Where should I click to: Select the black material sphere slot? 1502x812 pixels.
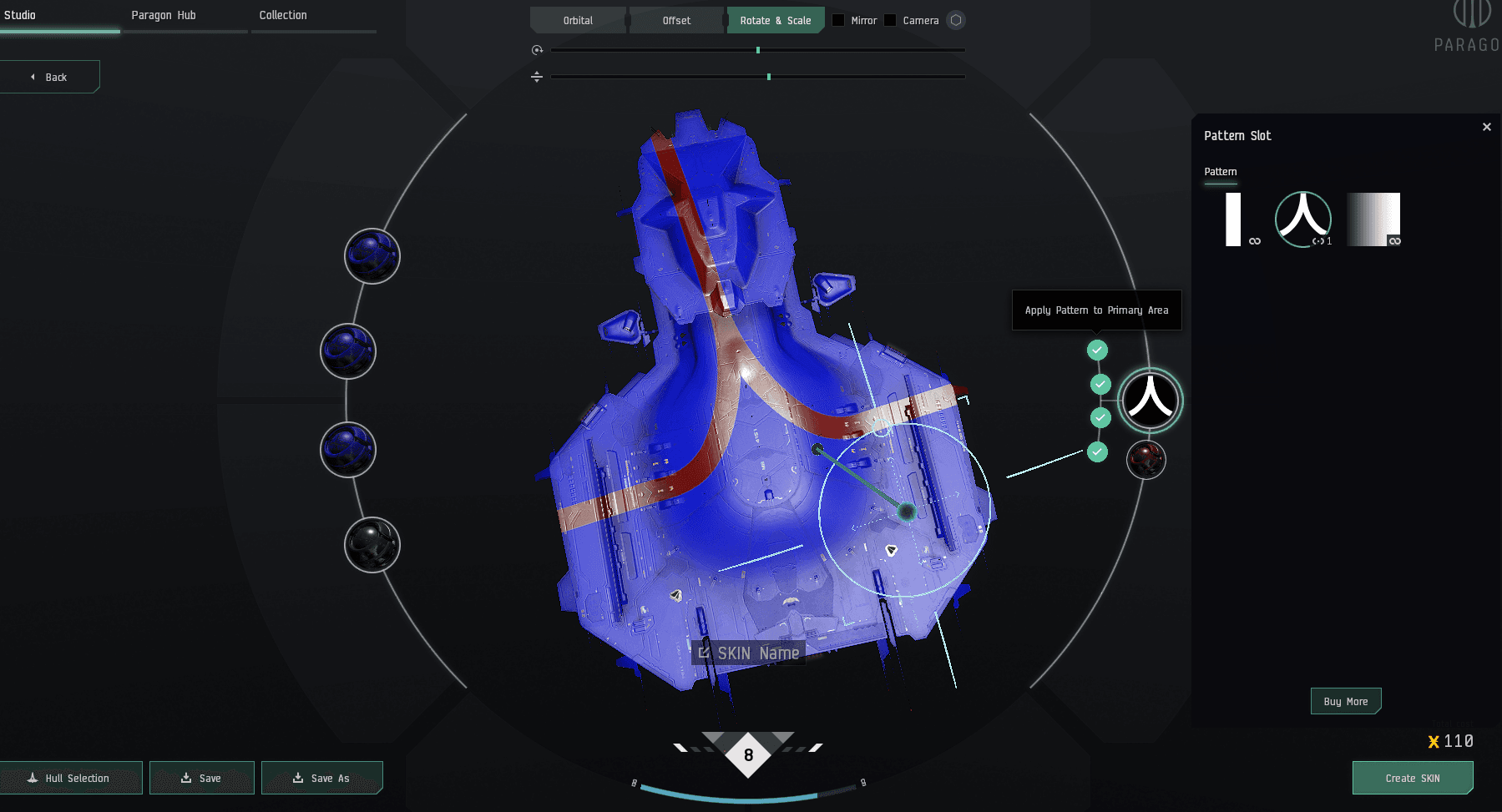pyautogui.click(x=372, y=545)
